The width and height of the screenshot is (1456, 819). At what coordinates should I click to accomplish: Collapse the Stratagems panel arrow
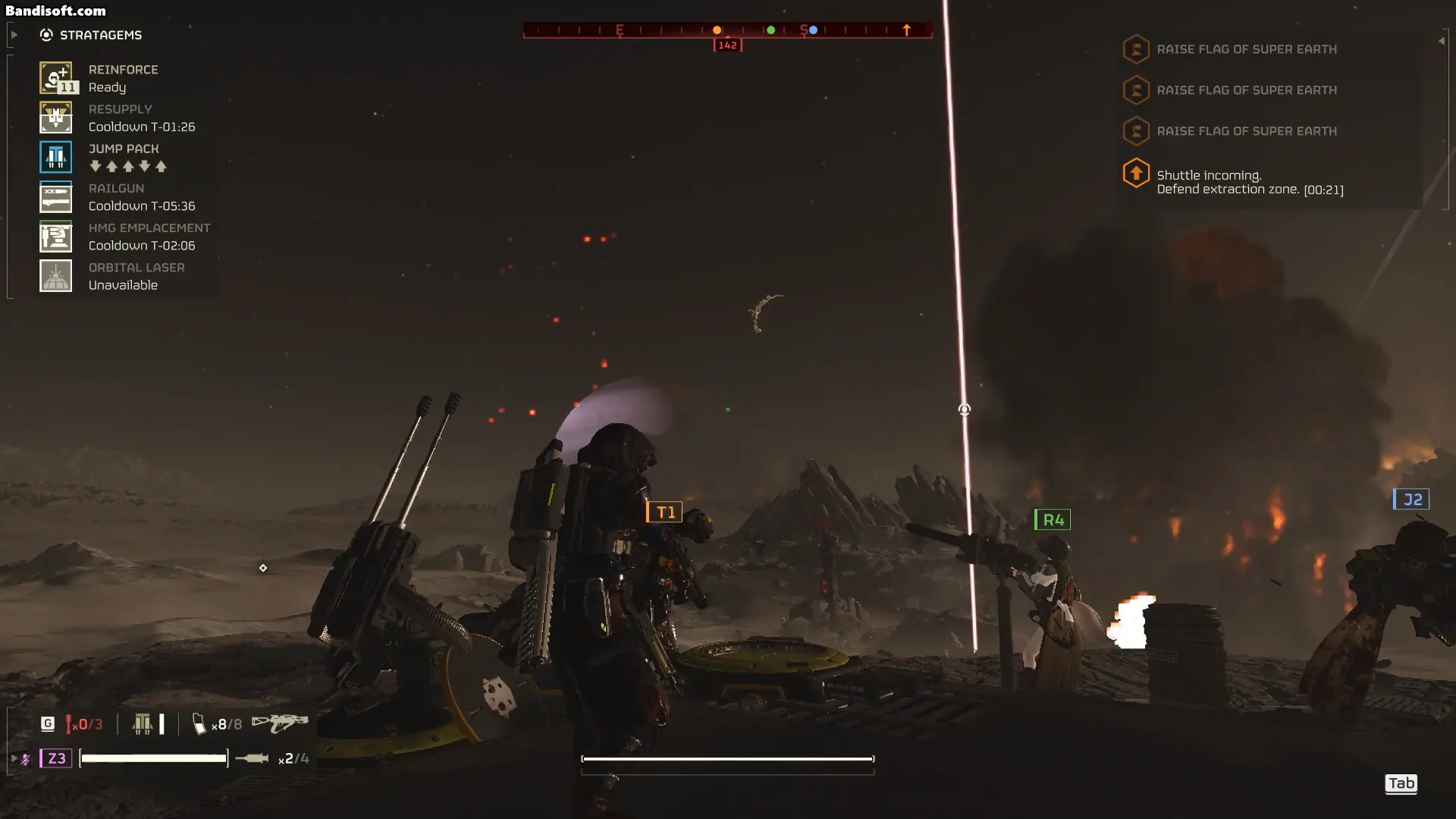point(14,35)
